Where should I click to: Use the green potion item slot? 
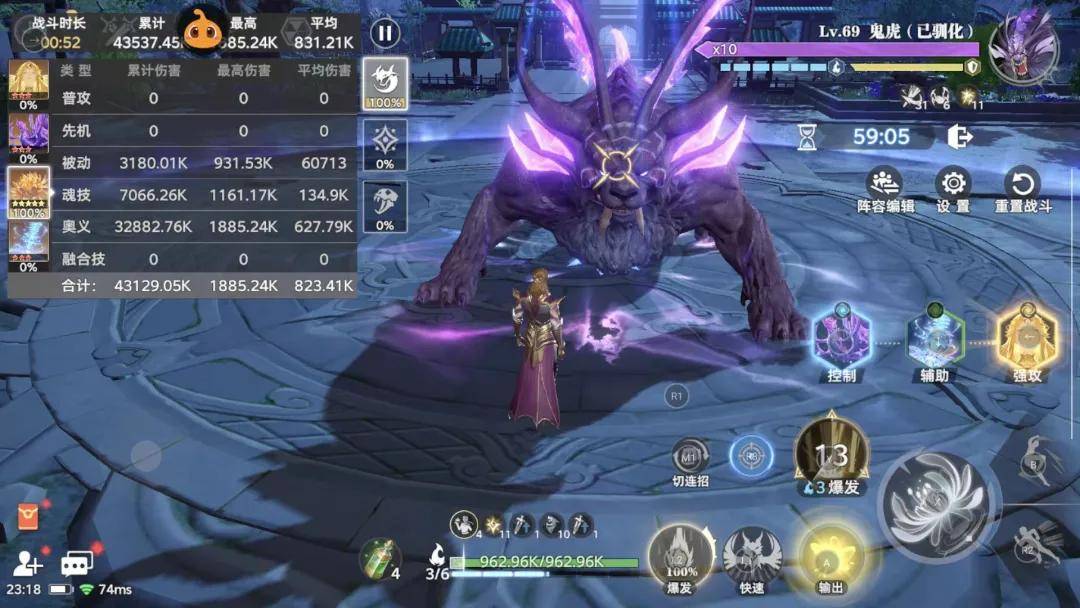(379, 558)
